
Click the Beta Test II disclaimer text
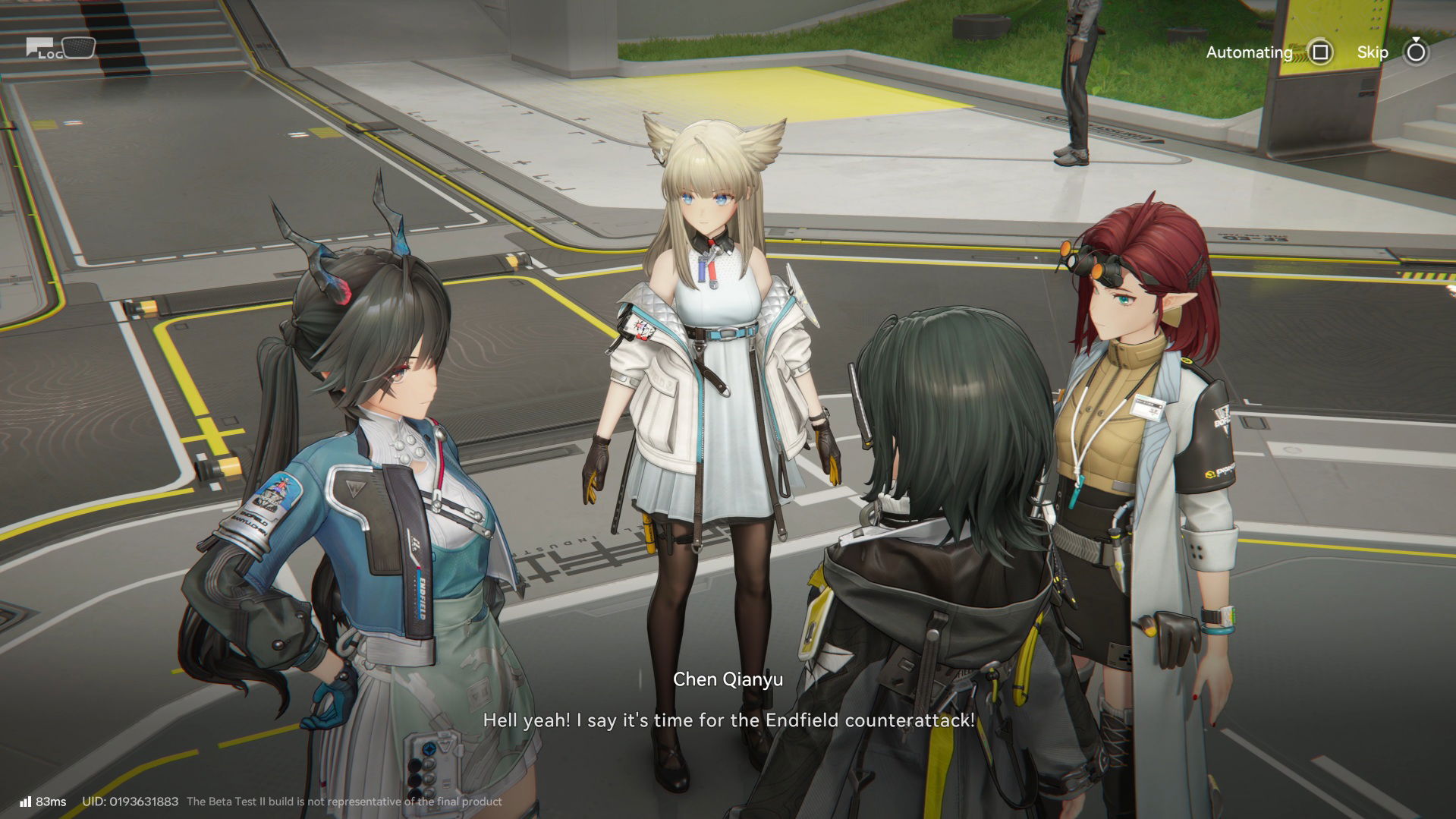[x=344, y=801]
